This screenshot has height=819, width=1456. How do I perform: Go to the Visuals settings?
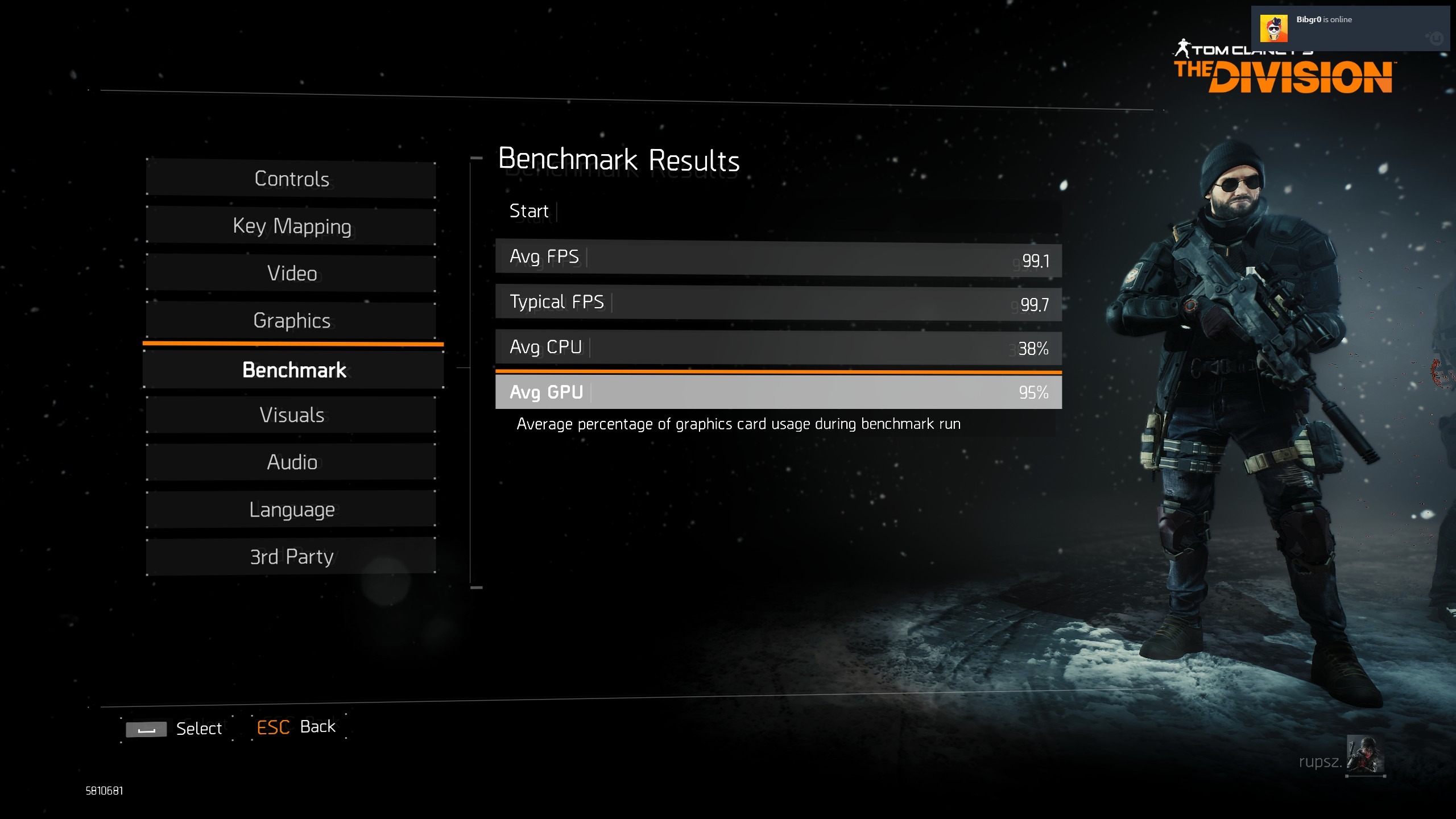tap(291, 415)
